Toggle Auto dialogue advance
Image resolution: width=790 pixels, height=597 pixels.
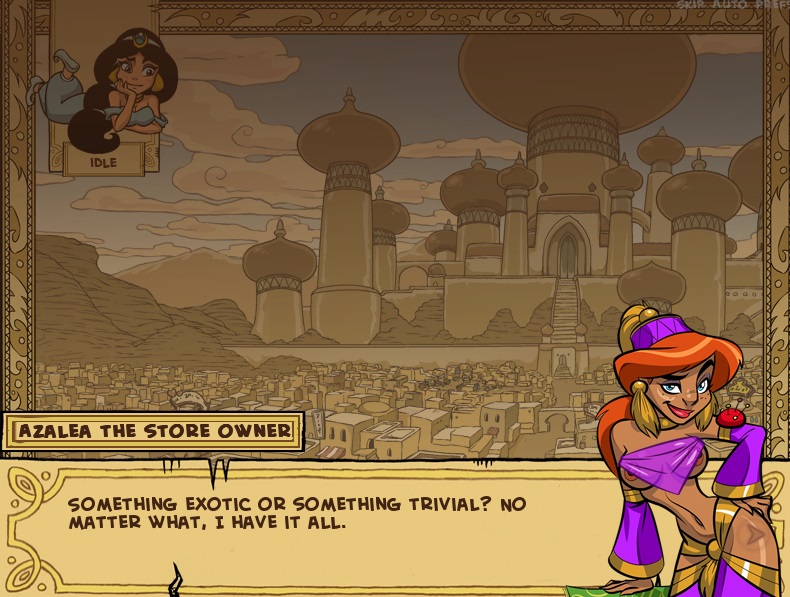pyautogui.click(x=732, y=5)
